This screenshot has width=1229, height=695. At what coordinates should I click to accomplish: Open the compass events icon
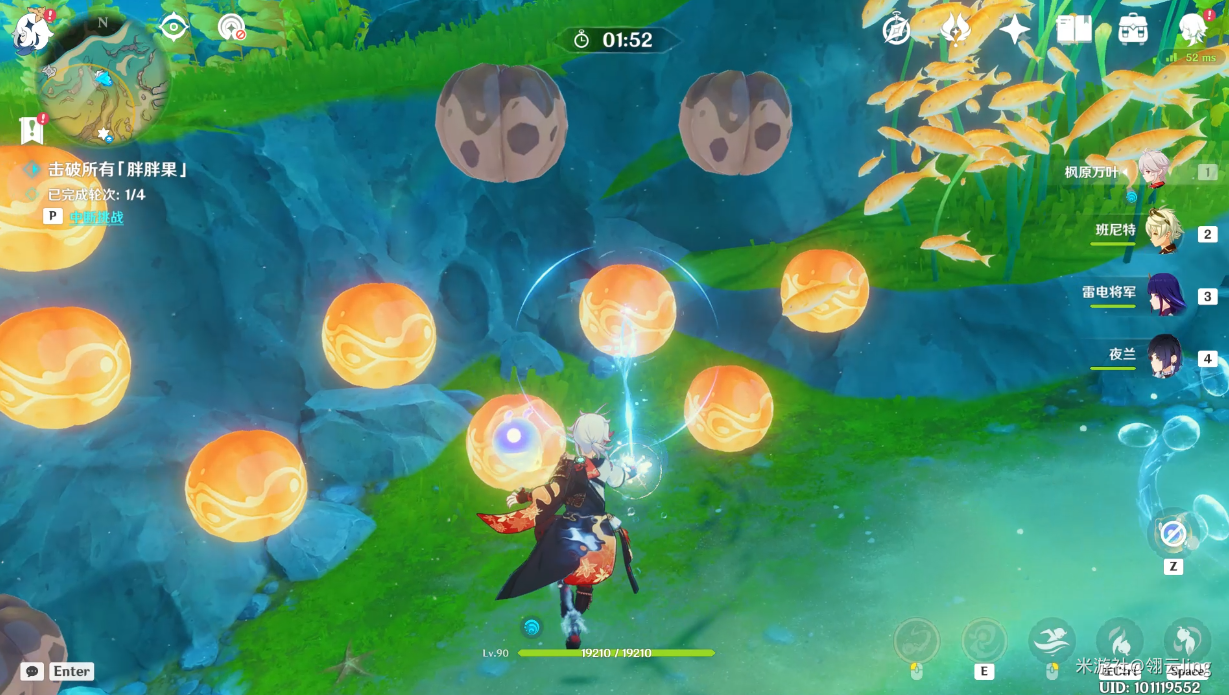coord(897,30)
